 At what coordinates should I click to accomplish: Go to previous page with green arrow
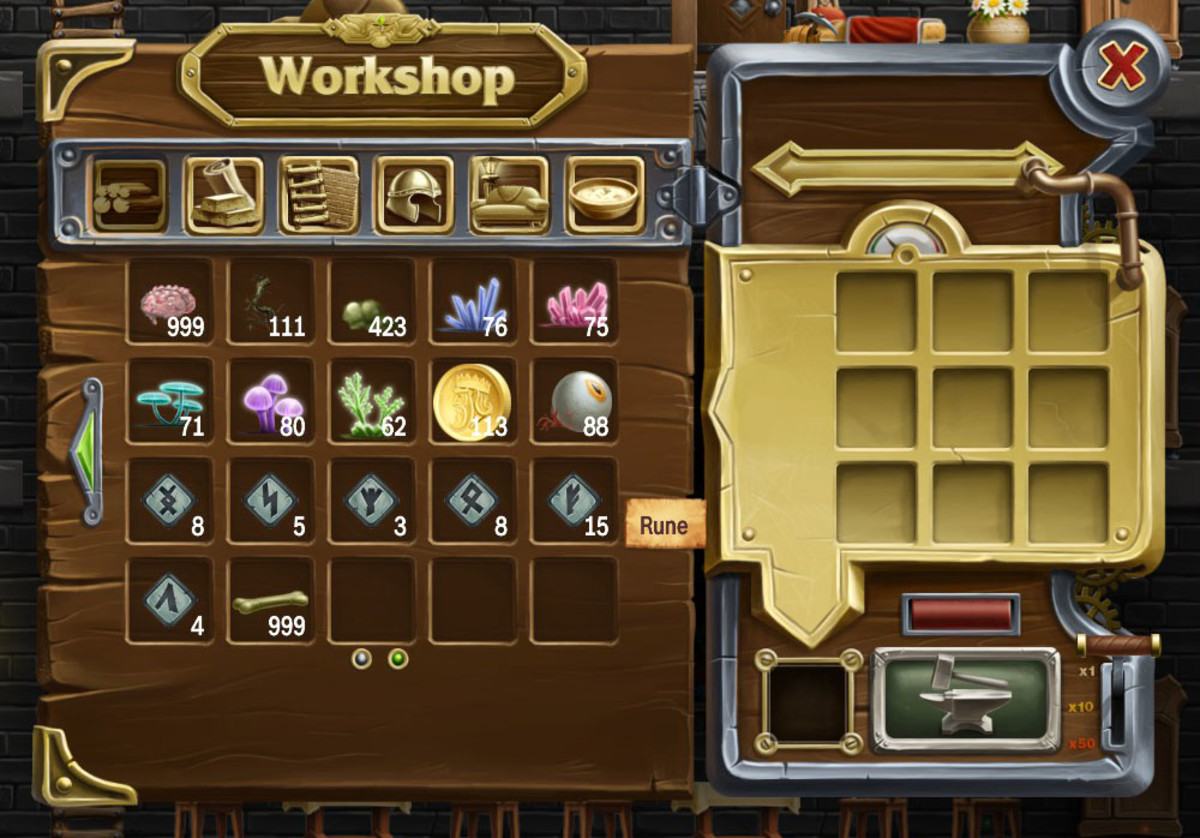[x=90, y=451]
